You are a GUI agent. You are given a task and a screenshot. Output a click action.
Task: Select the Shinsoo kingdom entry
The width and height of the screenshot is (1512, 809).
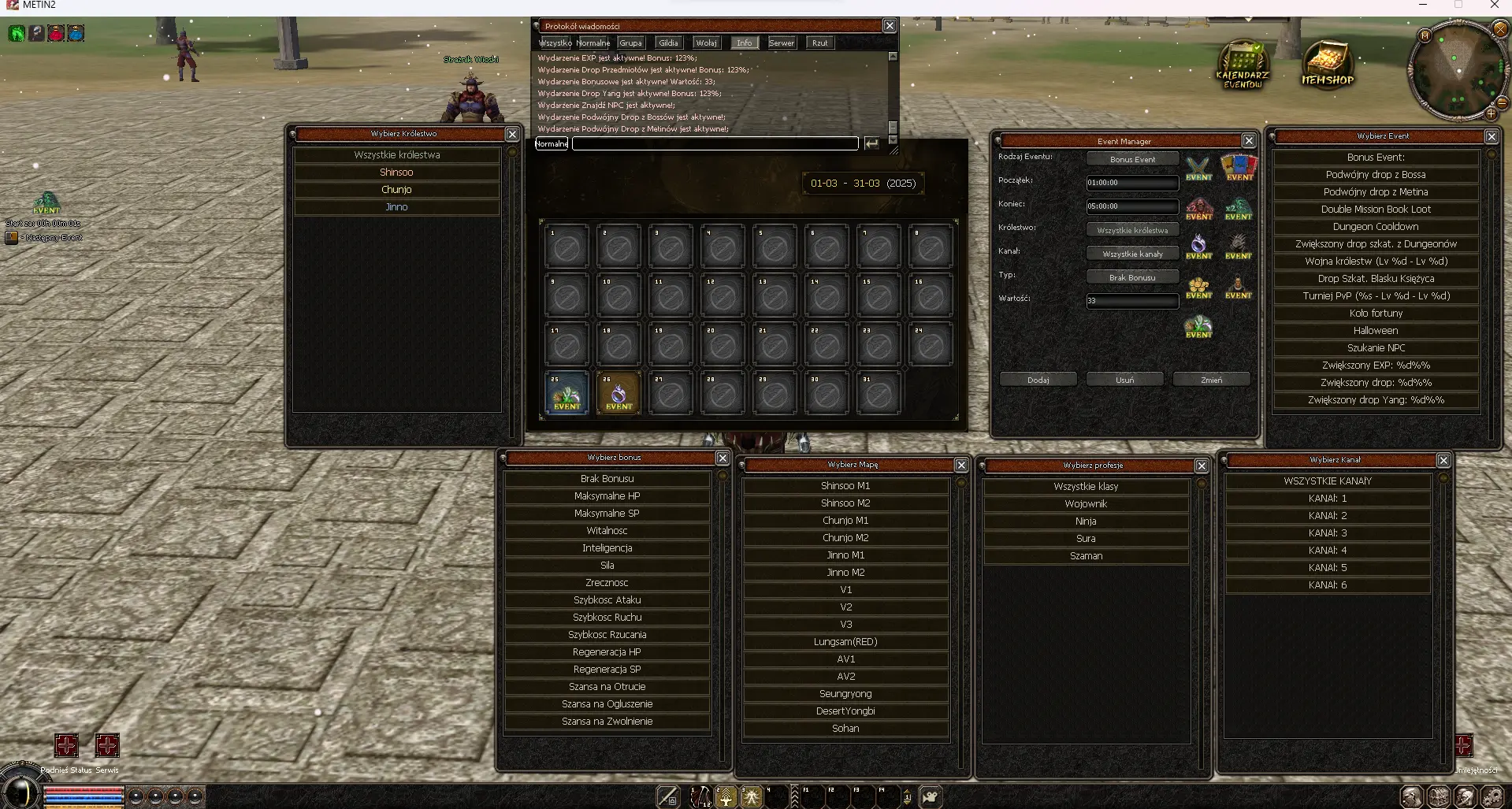tap(396, 173)
